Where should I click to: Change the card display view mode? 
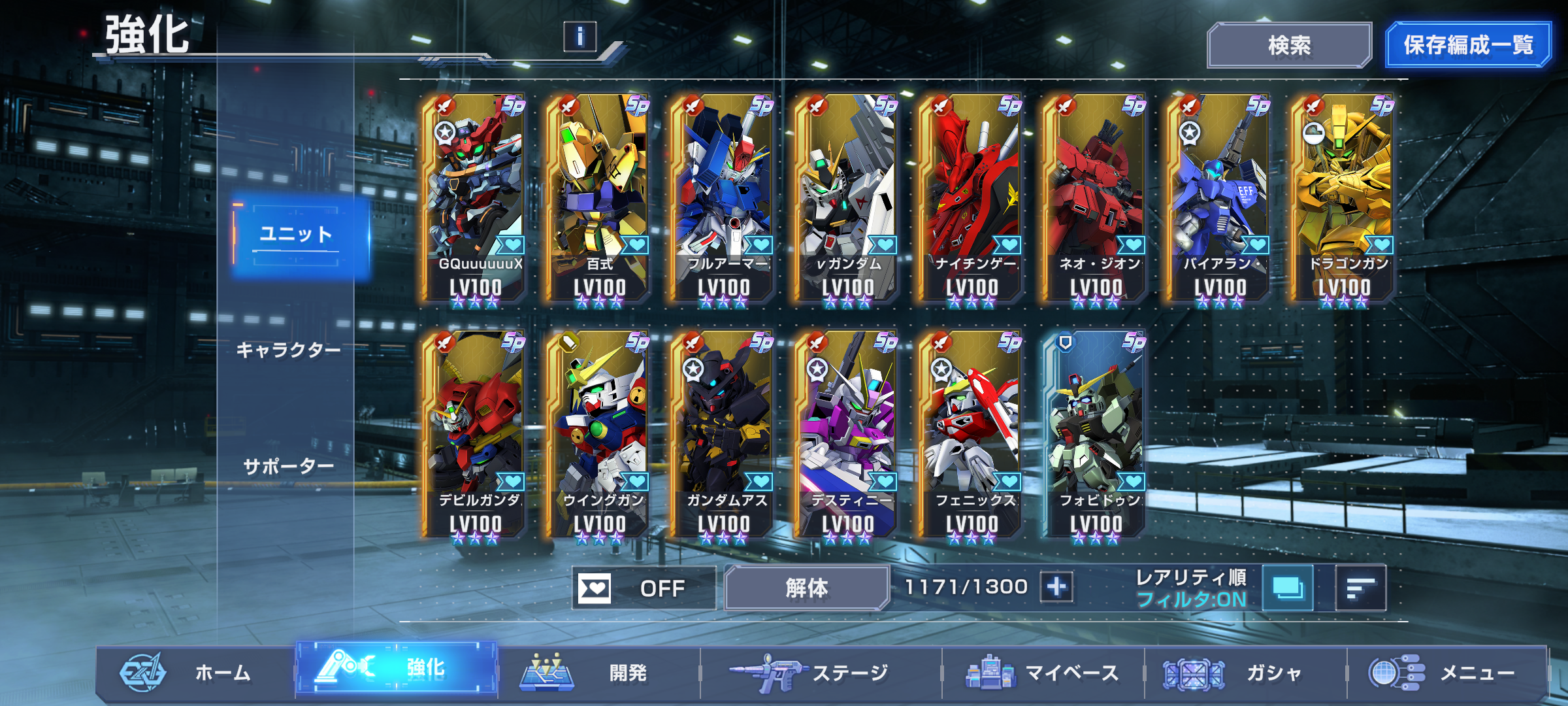[x=1288, y=588]
